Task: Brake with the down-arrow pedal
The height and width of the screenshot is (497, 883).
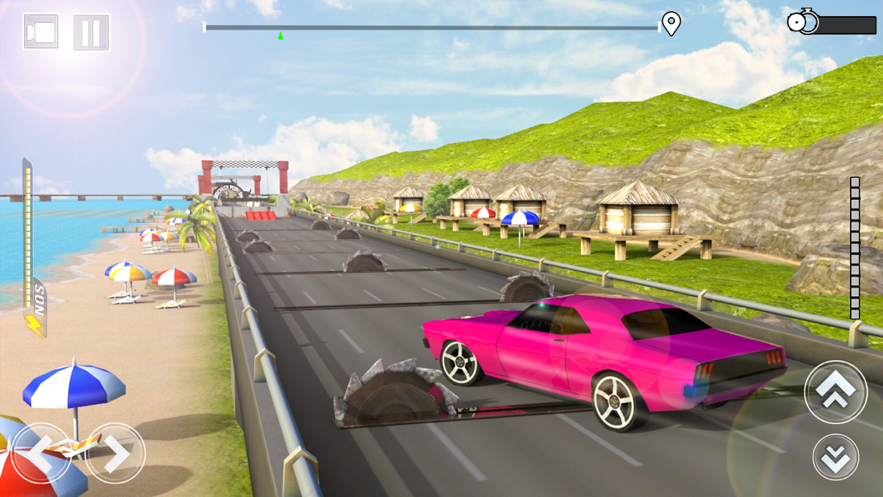Action: coord(835,457)
